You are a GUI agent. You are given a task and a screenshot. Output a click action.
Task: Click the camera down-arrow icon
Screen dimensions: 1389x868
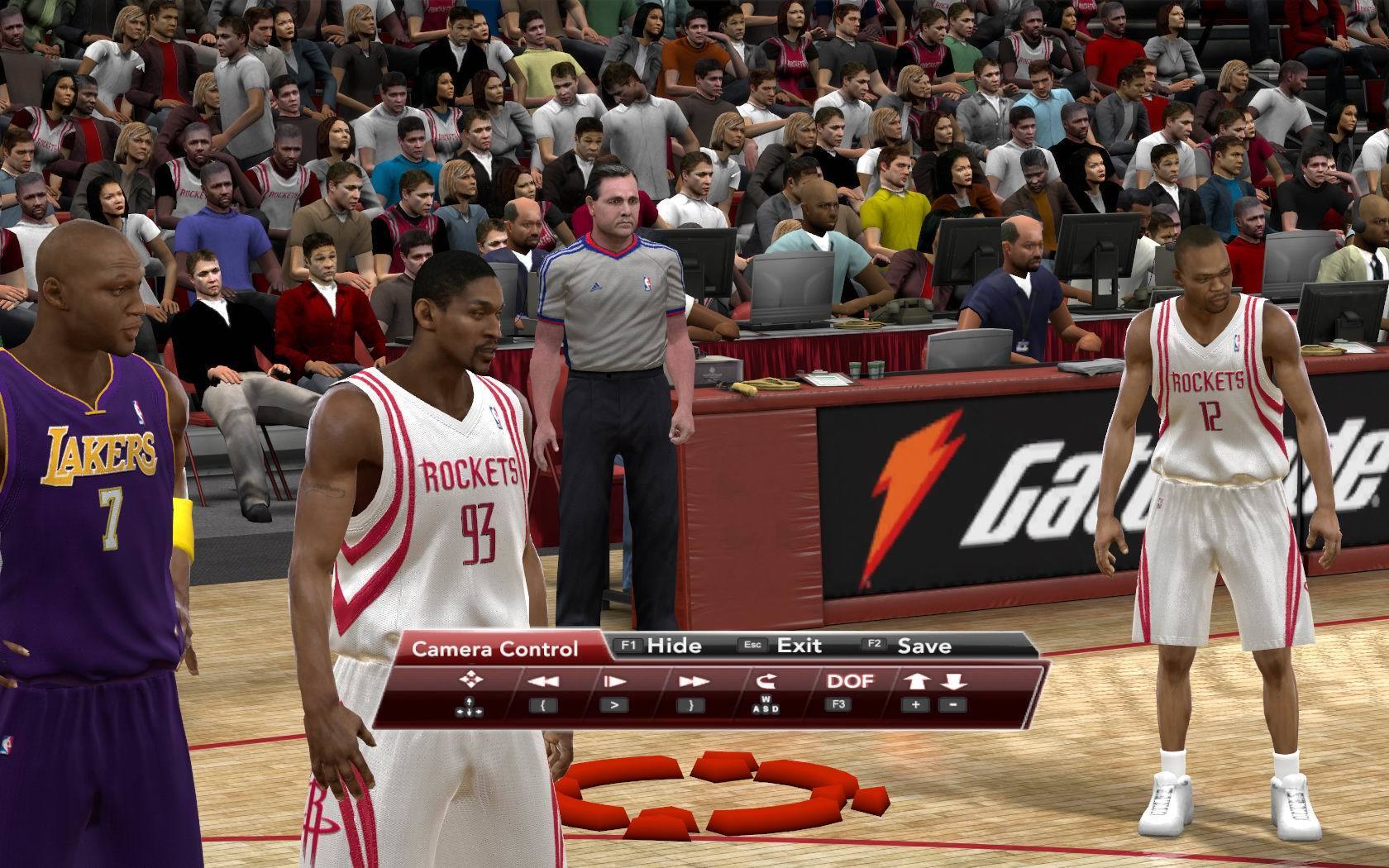952,681
